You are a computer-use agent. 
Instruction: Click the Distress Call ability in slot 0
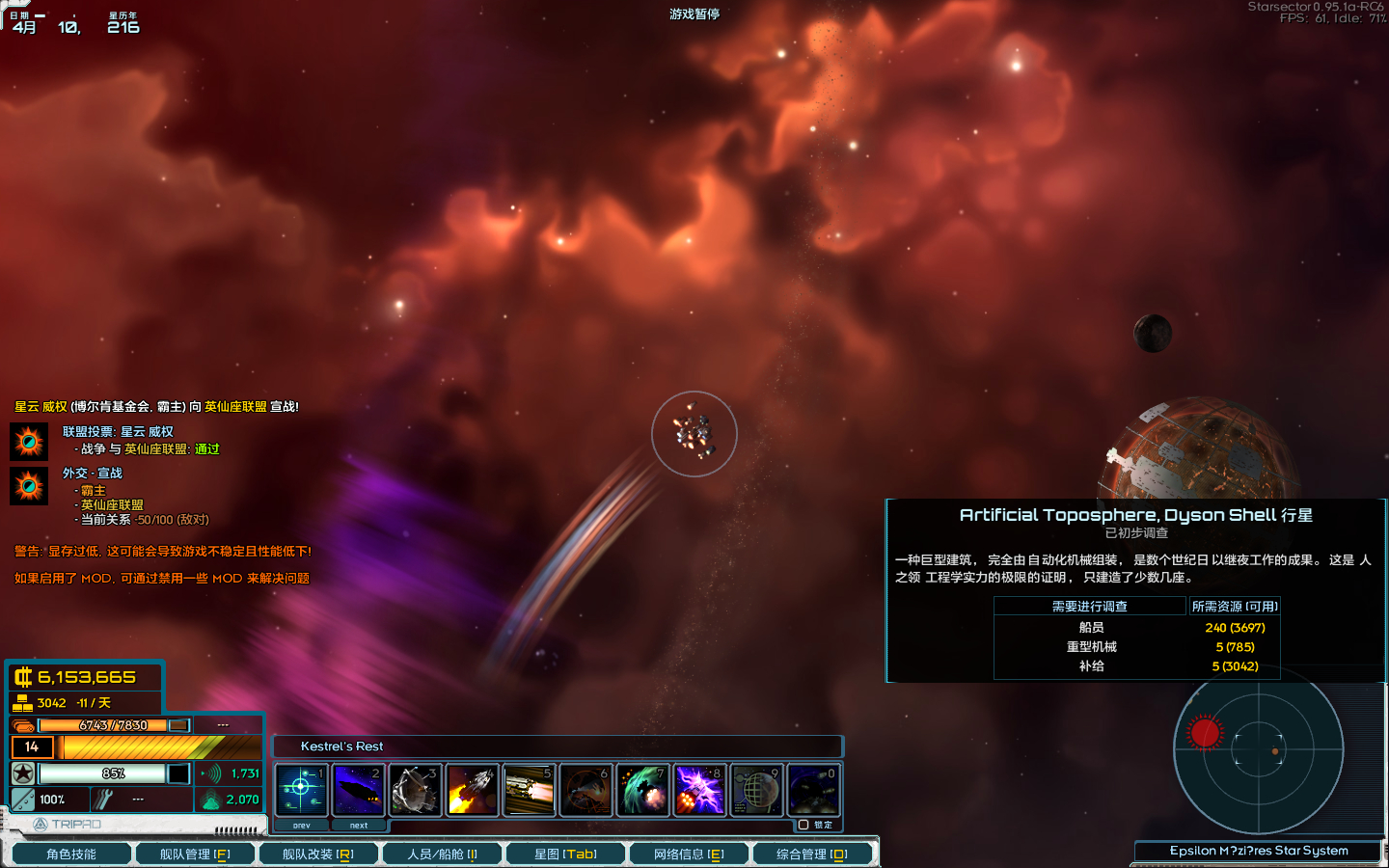[x=813, y=790]
